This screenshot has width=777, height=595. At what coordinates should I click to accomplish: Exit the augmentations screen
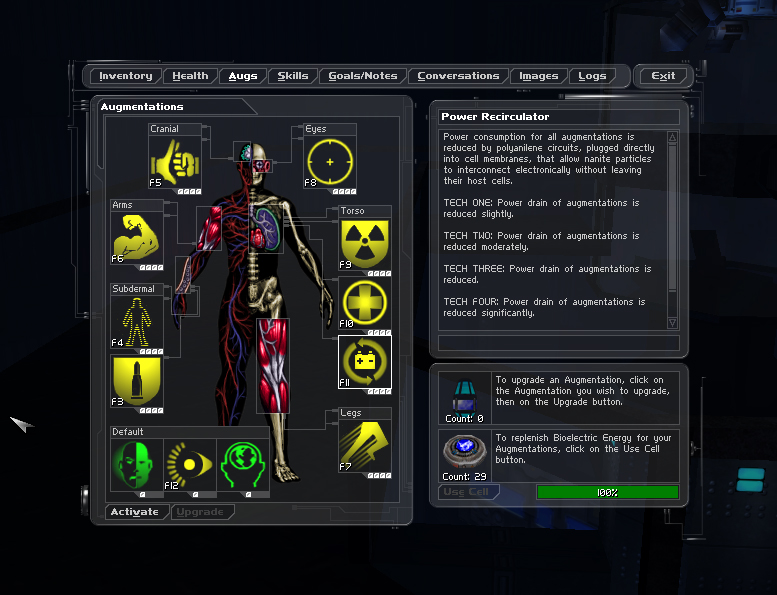pos(663,76)
